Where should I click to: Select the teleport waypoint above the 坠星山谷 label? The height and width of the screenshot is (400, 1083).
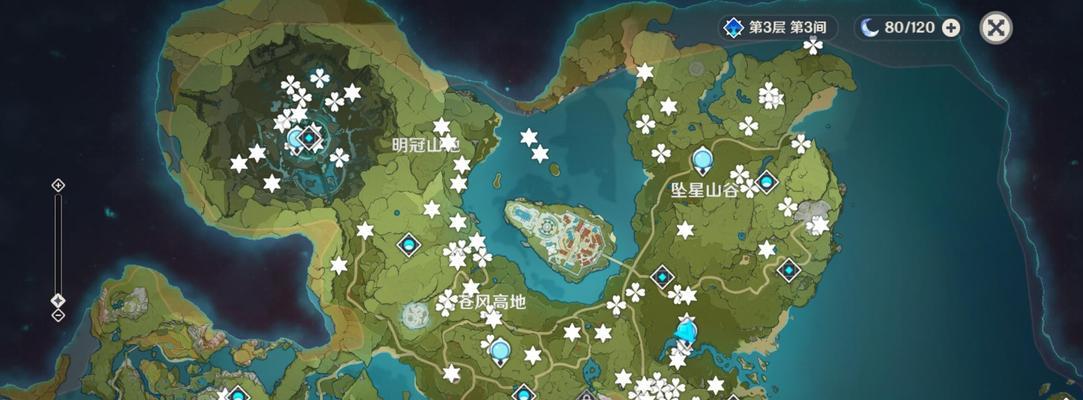[x=702, y=158]
